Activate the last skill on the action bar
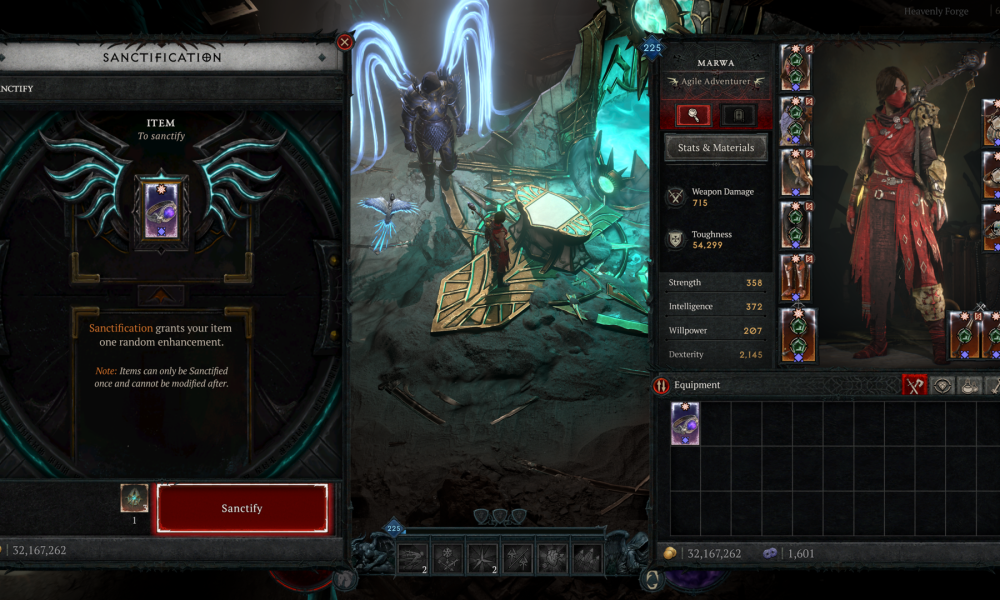Screen dimensions: 1000x600 (587, 558)
